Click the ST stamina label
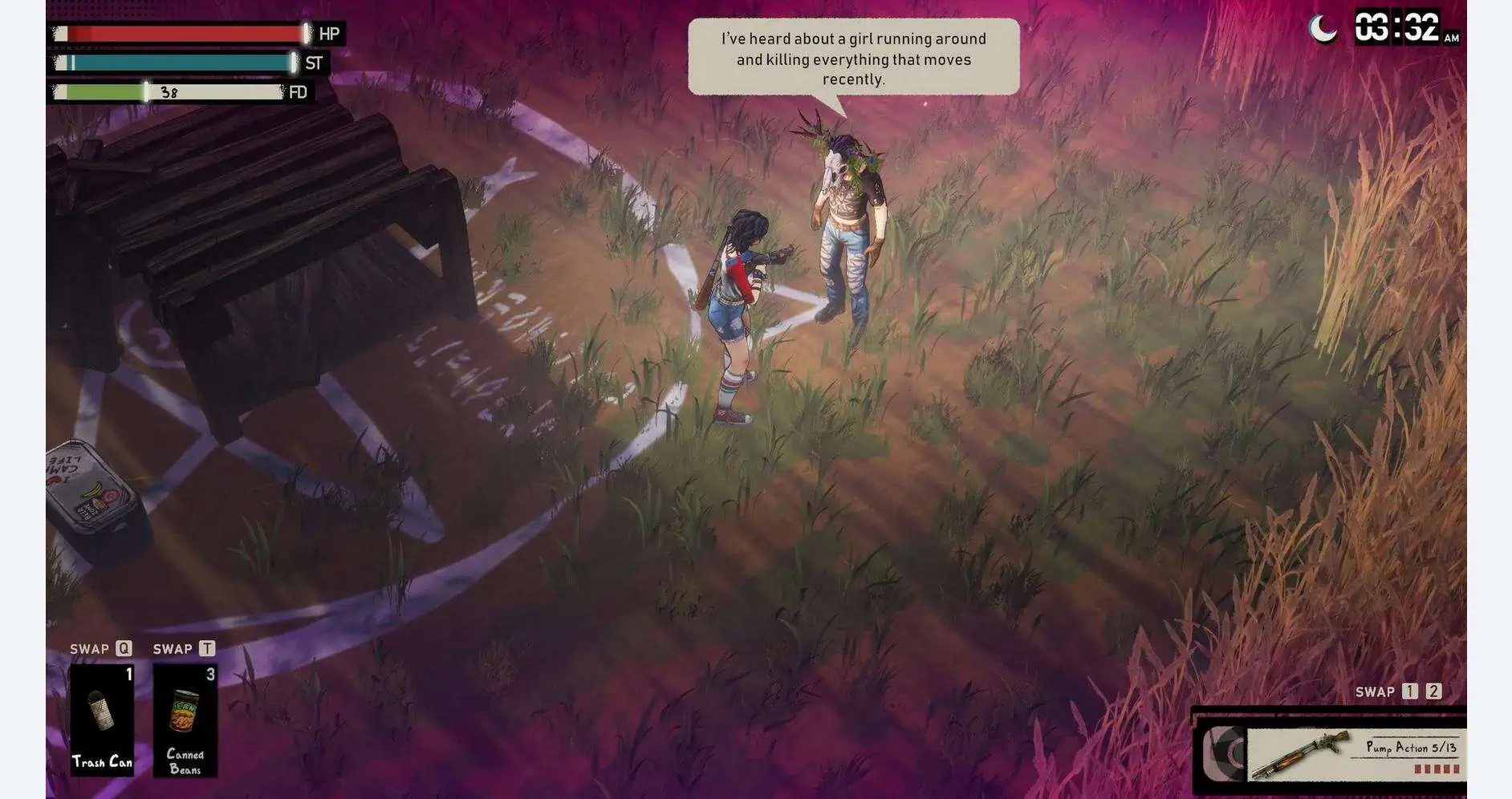This screenshot has height=799, width=1512. [x=313, y=64]
